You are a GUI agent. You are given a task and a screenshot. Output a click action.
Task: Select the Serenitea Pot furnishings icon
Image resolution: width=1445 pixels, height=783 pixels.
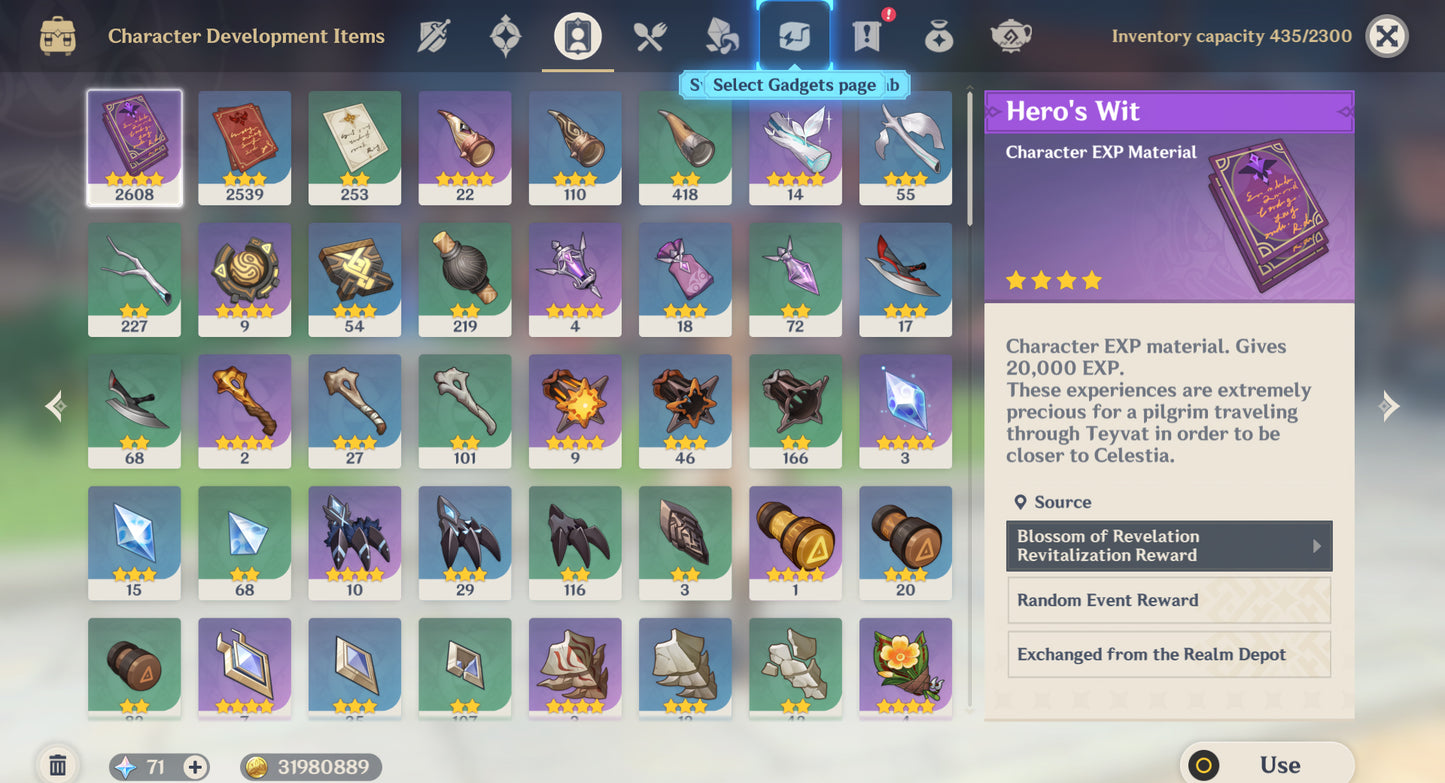(1010, 35)
